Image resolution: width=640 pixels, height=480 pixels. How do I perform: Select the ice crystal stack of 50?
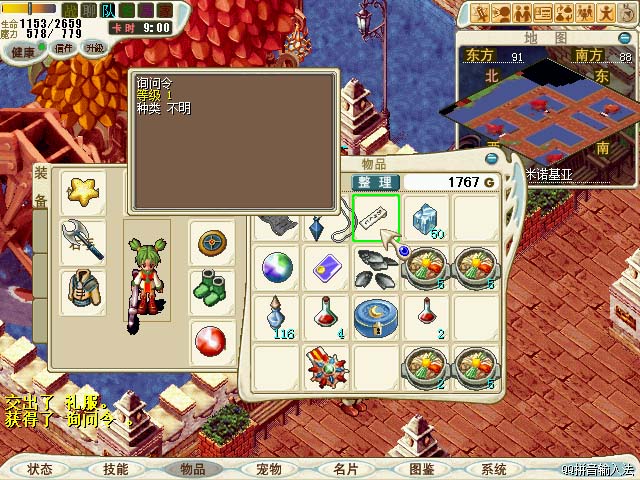click(x=426, y=218)
